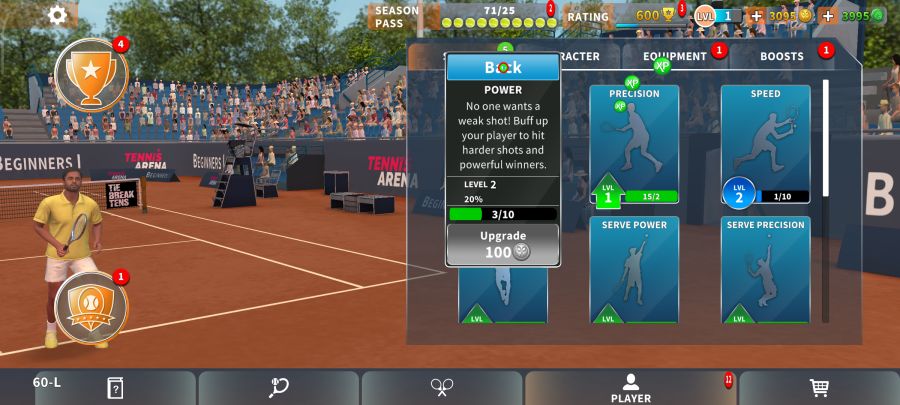The width and height of the screenshot is (900, 405).
Task: Choose the Serve Precision skill card
Action: coord(765,269)
